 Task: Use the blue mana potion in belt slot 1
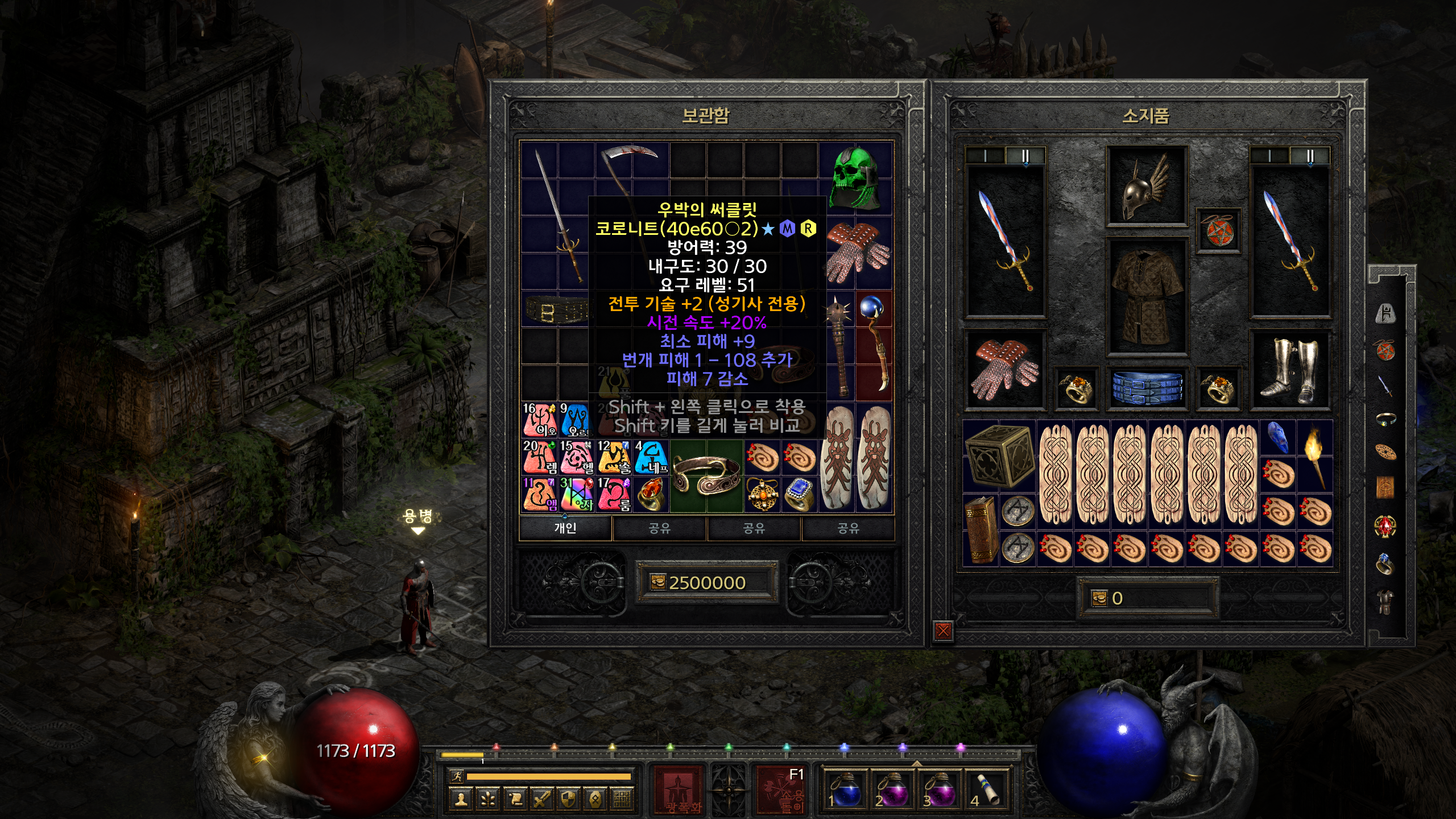tap(846, 789)
